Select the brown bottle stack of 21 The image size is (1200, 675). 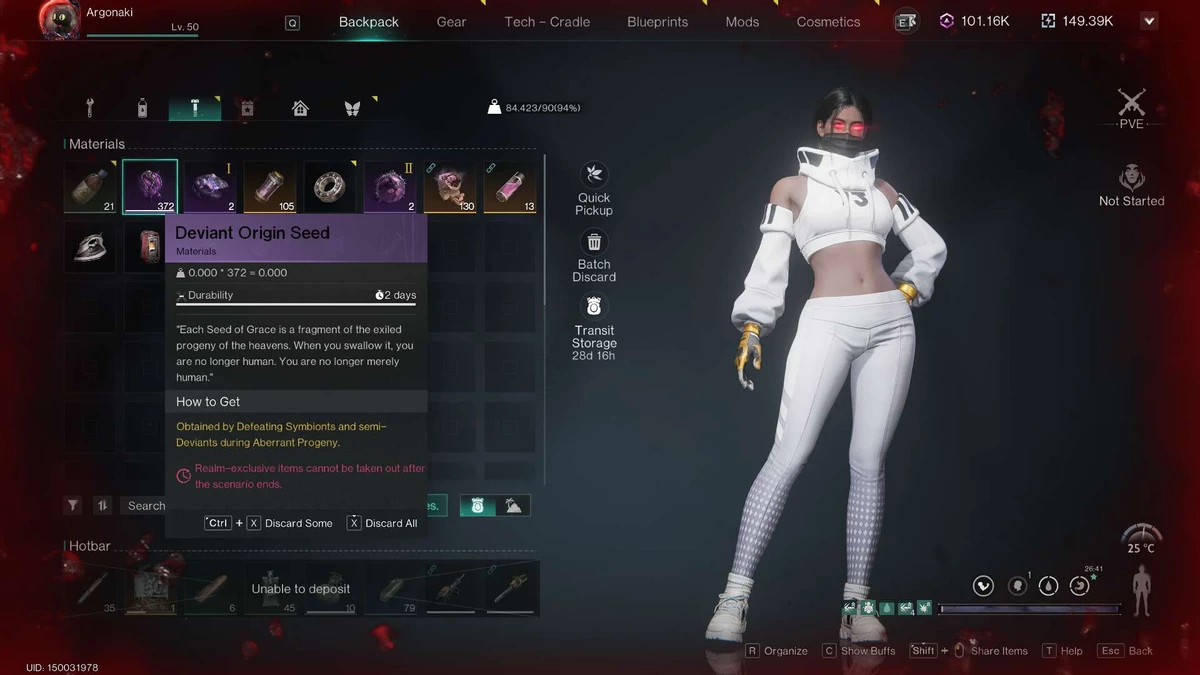[90, 187]
